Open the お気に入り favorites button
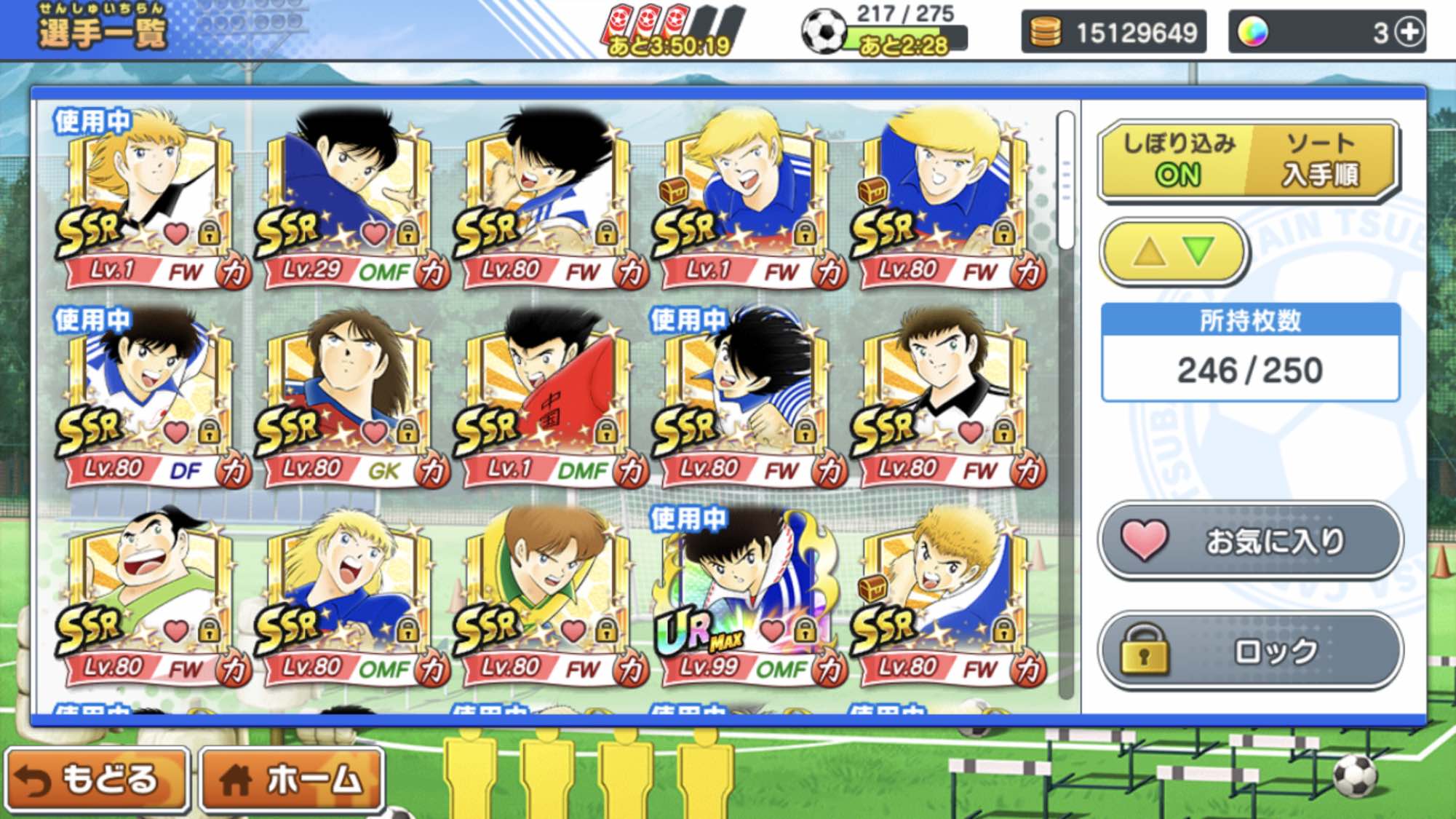This screenshot has height=819, width=1456. pyautogui.click(x=1249, y=541)
